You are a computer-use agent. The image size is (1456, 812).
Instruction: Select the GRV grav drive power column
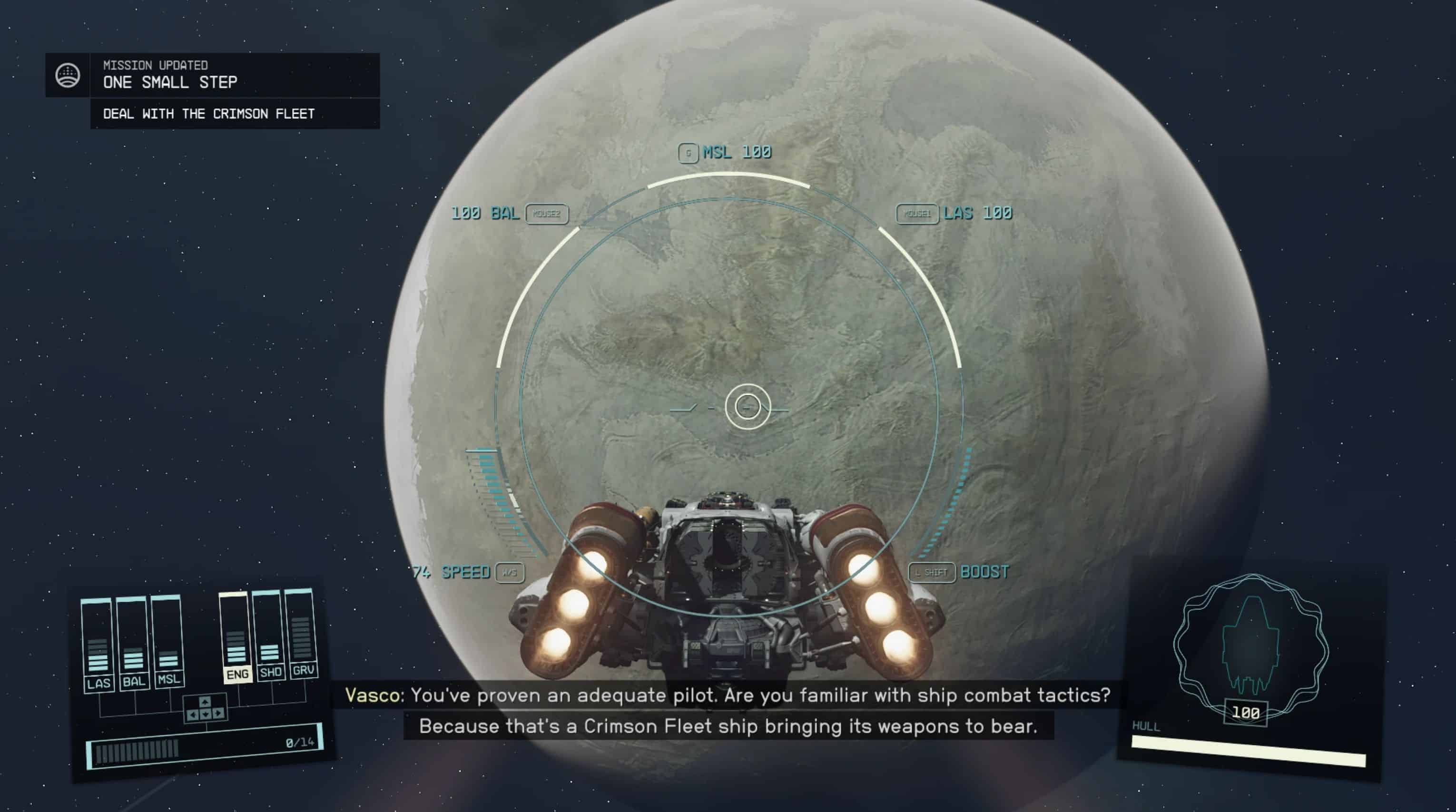pos(301,633)
